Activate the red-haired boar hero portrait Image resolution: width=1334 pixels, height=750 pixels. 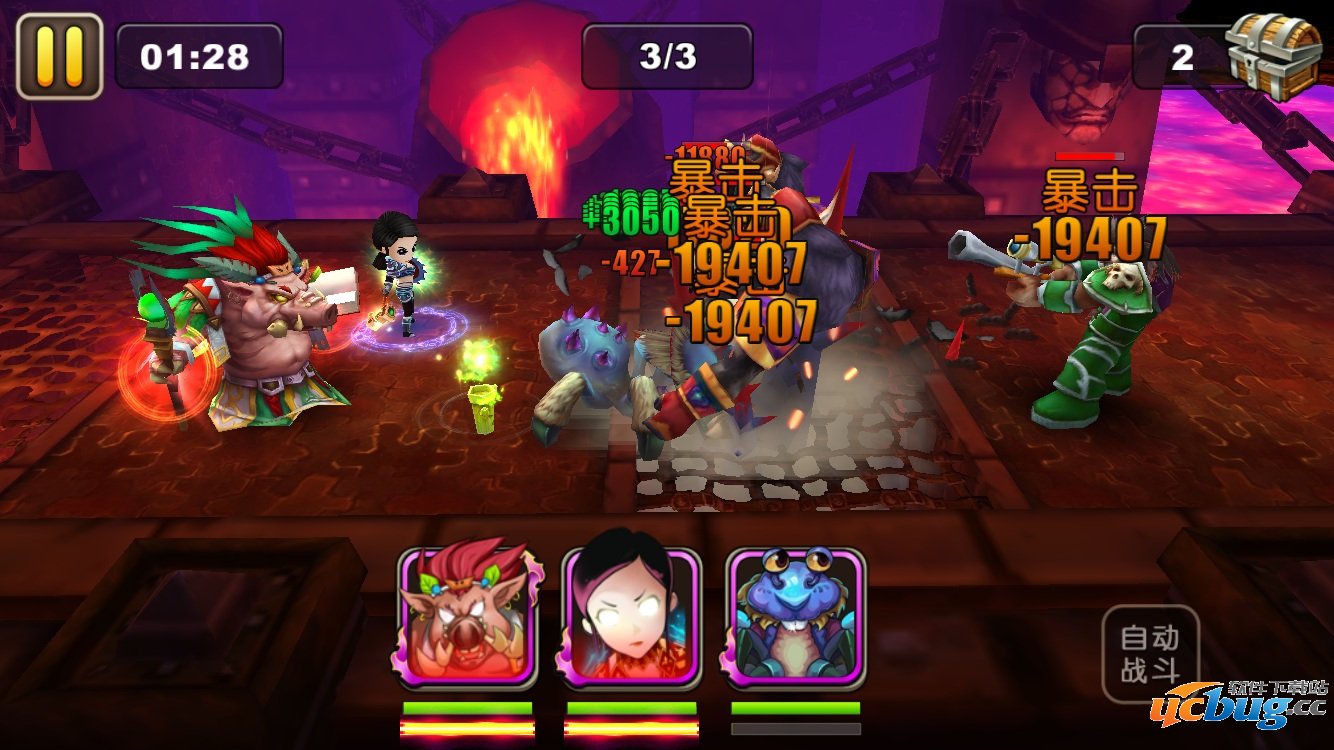click(467, 618)
